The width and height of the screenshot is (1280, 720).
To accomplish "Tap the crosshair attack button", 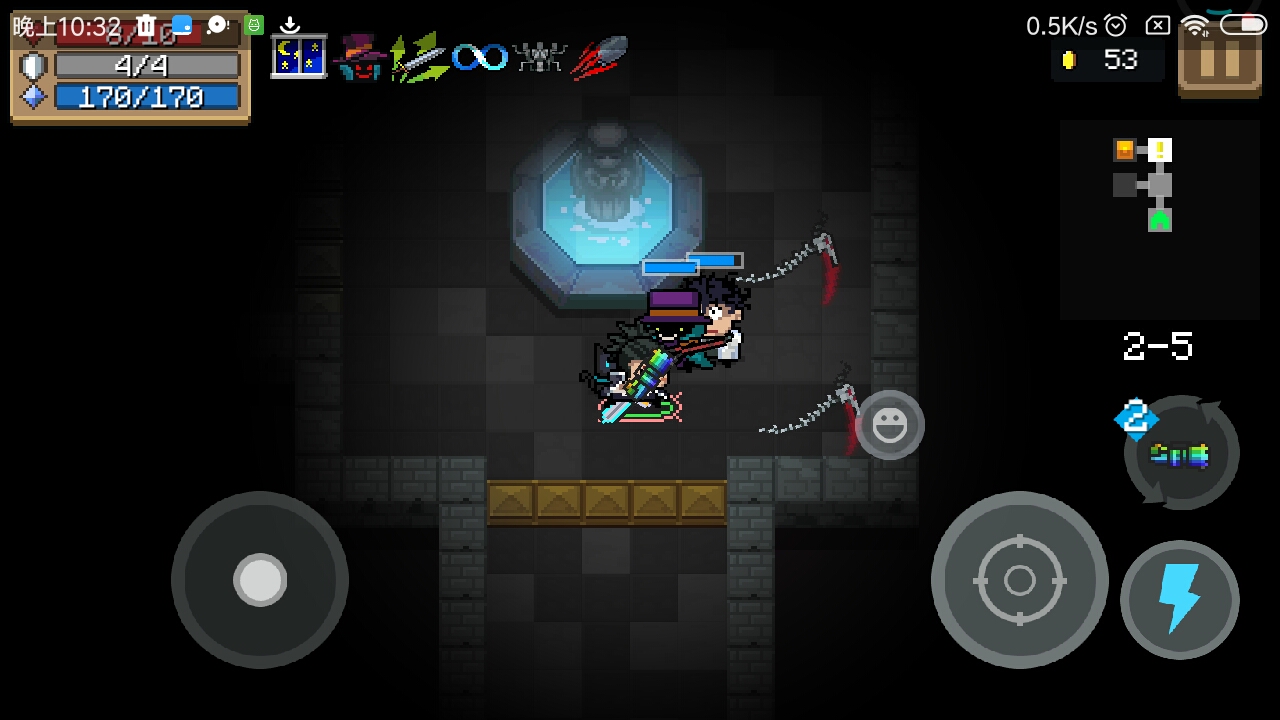I will tap(1019, 580).
